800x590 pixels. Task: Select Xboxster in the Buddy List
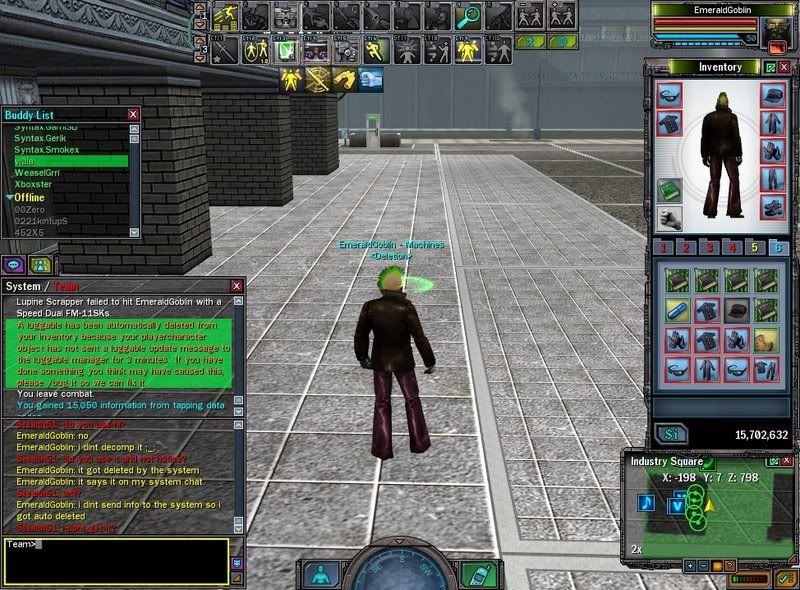pos(34,185)
